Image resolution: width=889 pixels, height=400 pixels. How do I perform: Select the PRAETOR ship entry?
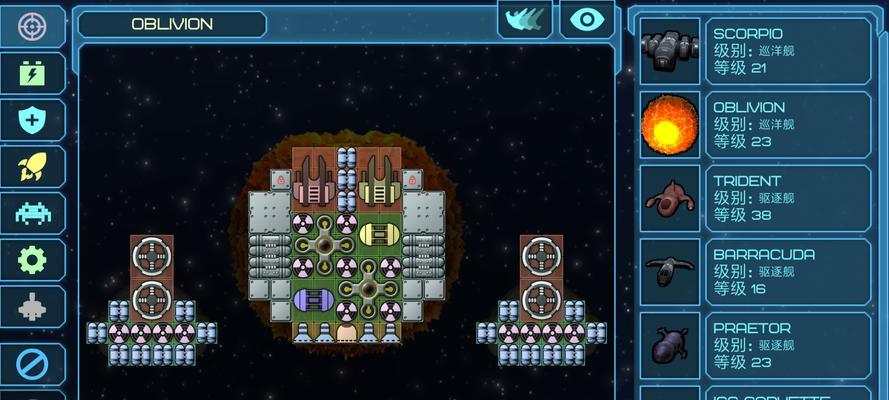[755, 345]
